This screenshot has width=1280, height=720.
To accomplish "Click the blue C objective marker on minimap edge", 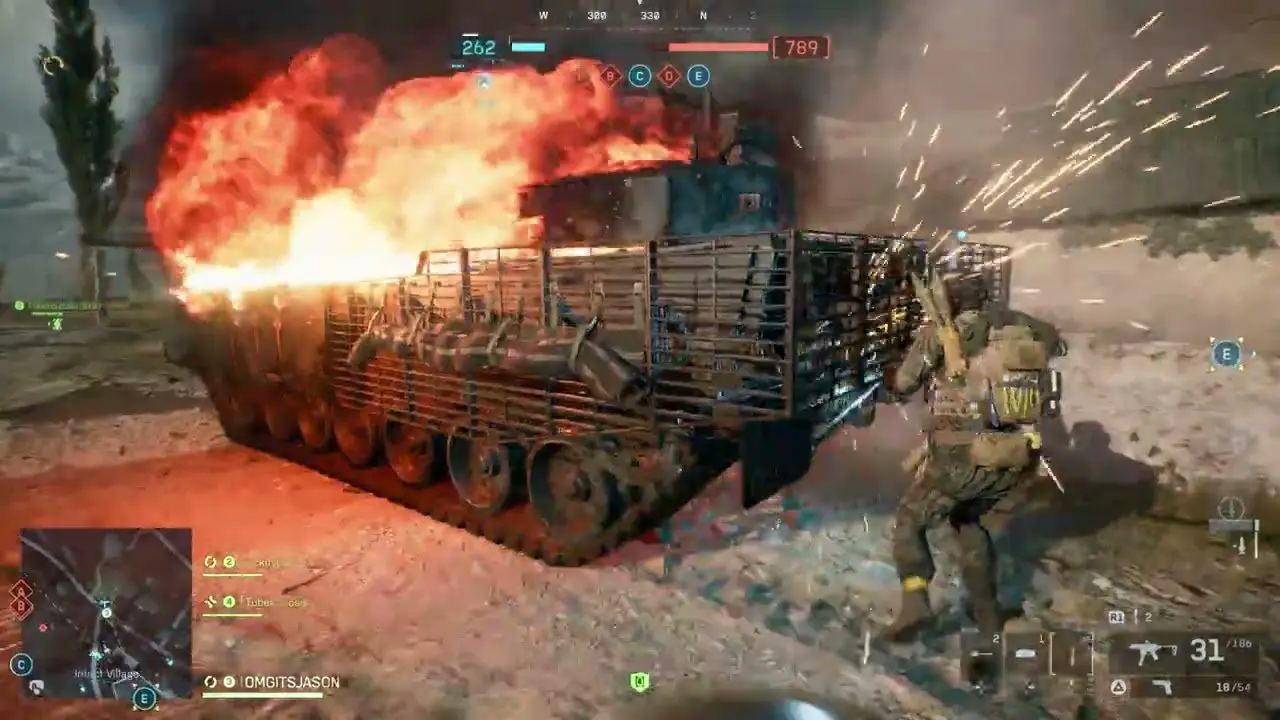I will pyautogui.click(x=20, y=664).
